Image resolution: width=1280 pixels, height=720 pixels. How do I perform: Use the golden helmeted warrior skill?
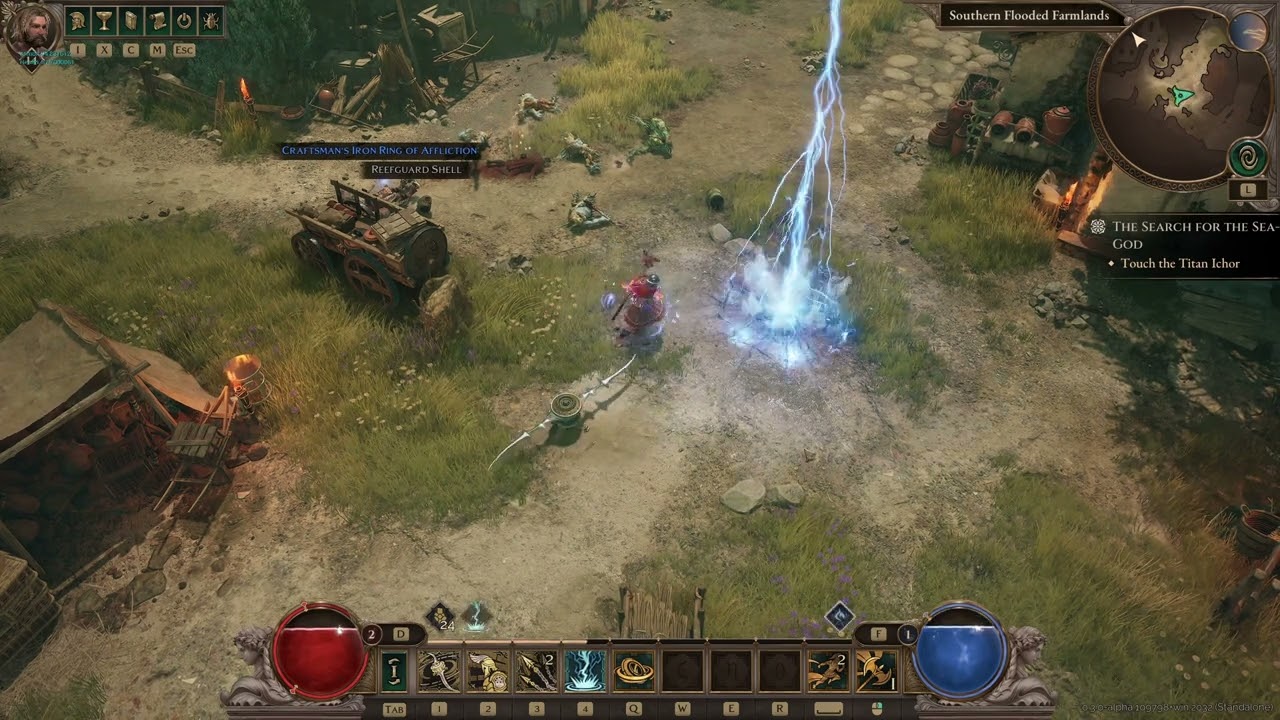487,671
